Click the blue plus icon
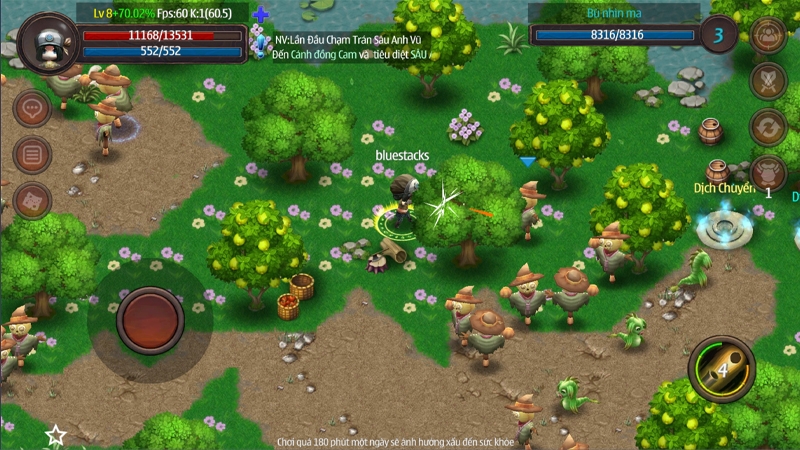Viewport: 800px width, 450px height. 261,14
